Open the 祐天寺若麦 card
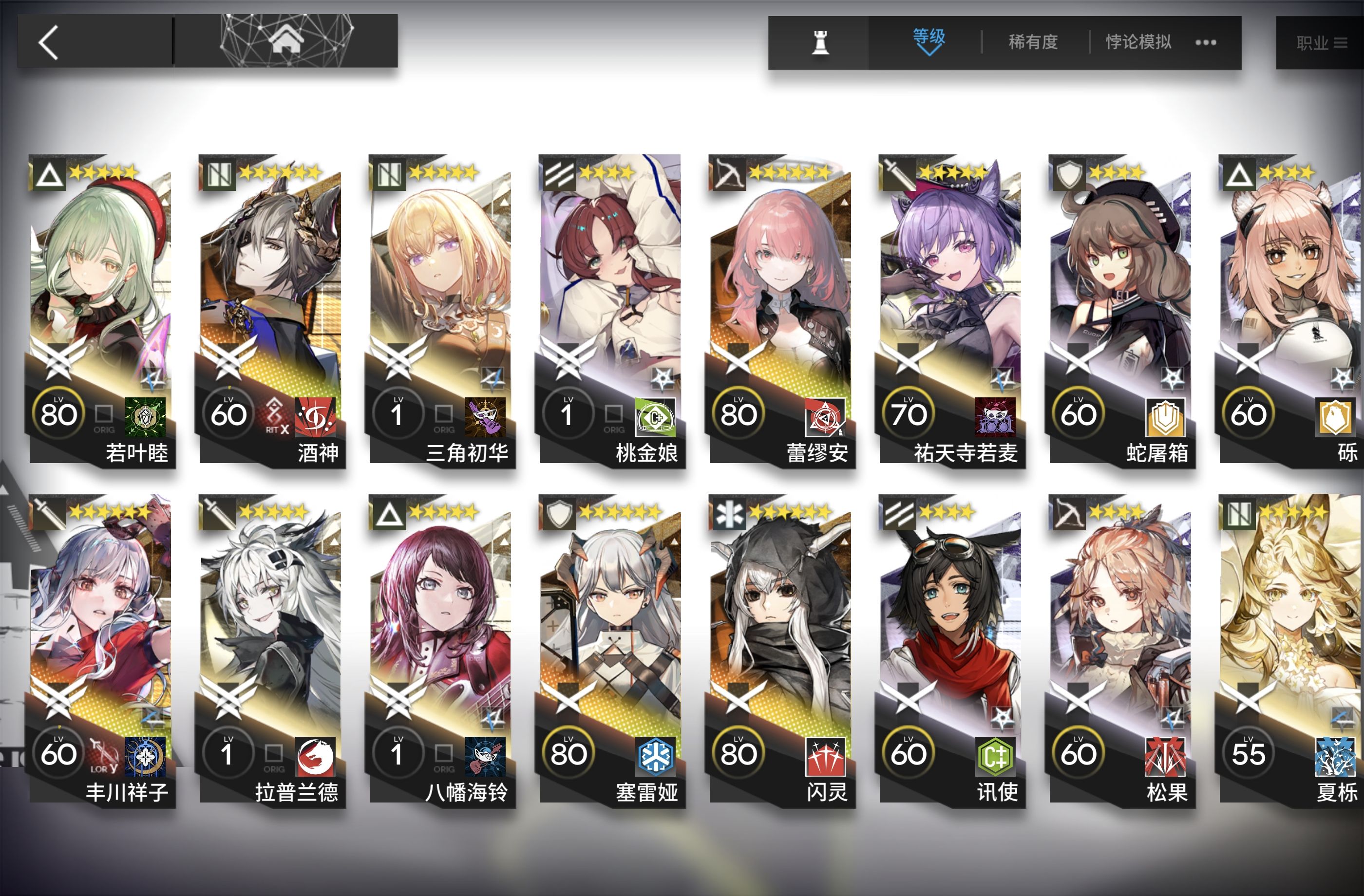This screenshot has width=1364, height=896. click(951, 309)
